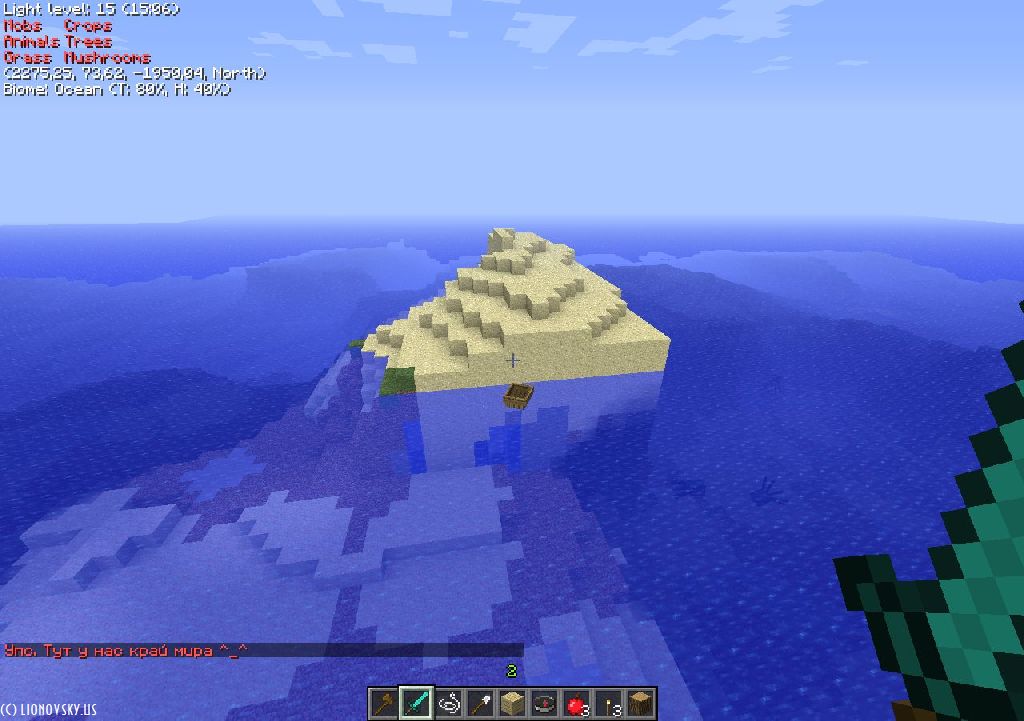Select the torch stack hotbar slot
Image resolution: width=1024 pixels, height=721 pixels.
coord(608,703)
